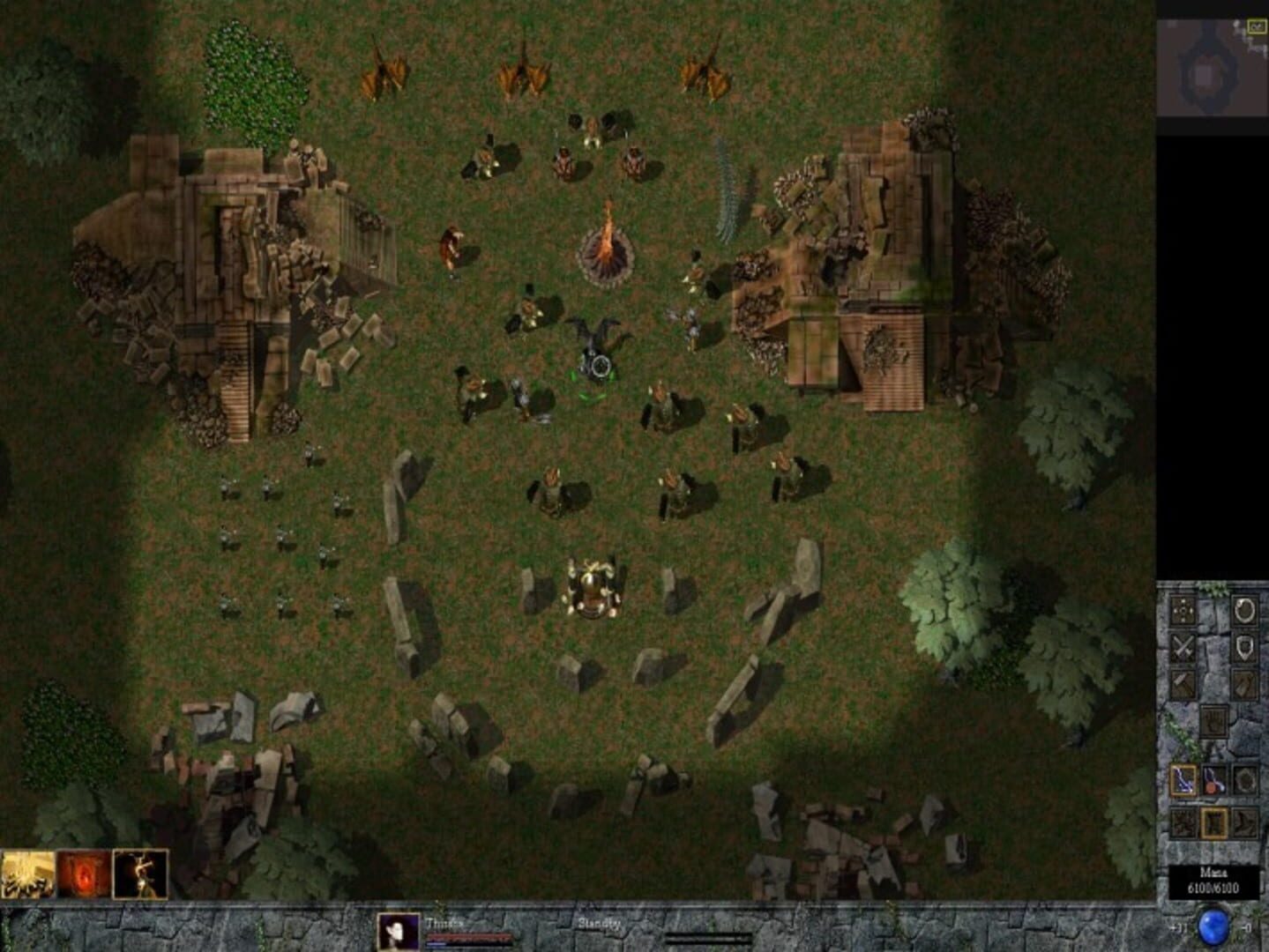The width and height of the screenshot is (1269, 952).
Task: Switch to the red portal thumbnail tab
Action: click(84, 872)
